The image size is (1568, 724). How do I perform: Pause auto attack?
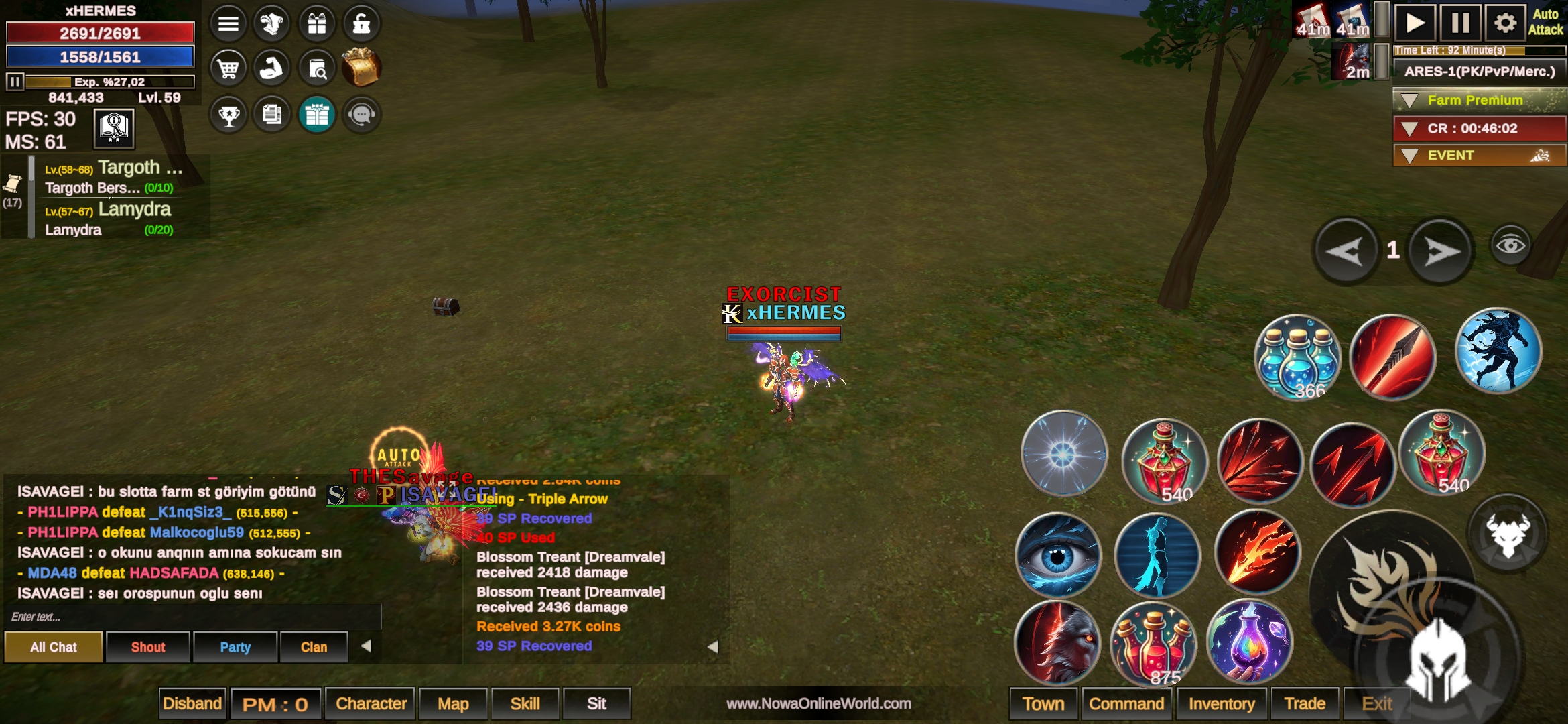coord(1460,24)
